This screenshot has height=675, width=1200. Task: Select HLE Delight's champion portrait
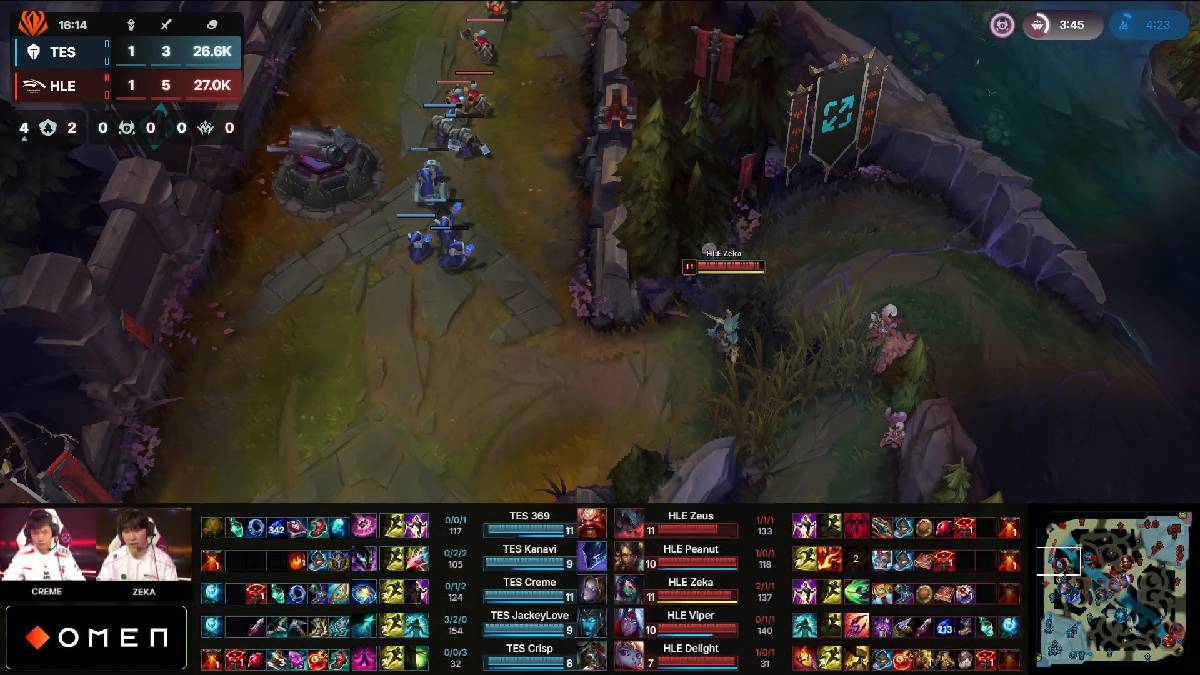(x=629, y=656)
